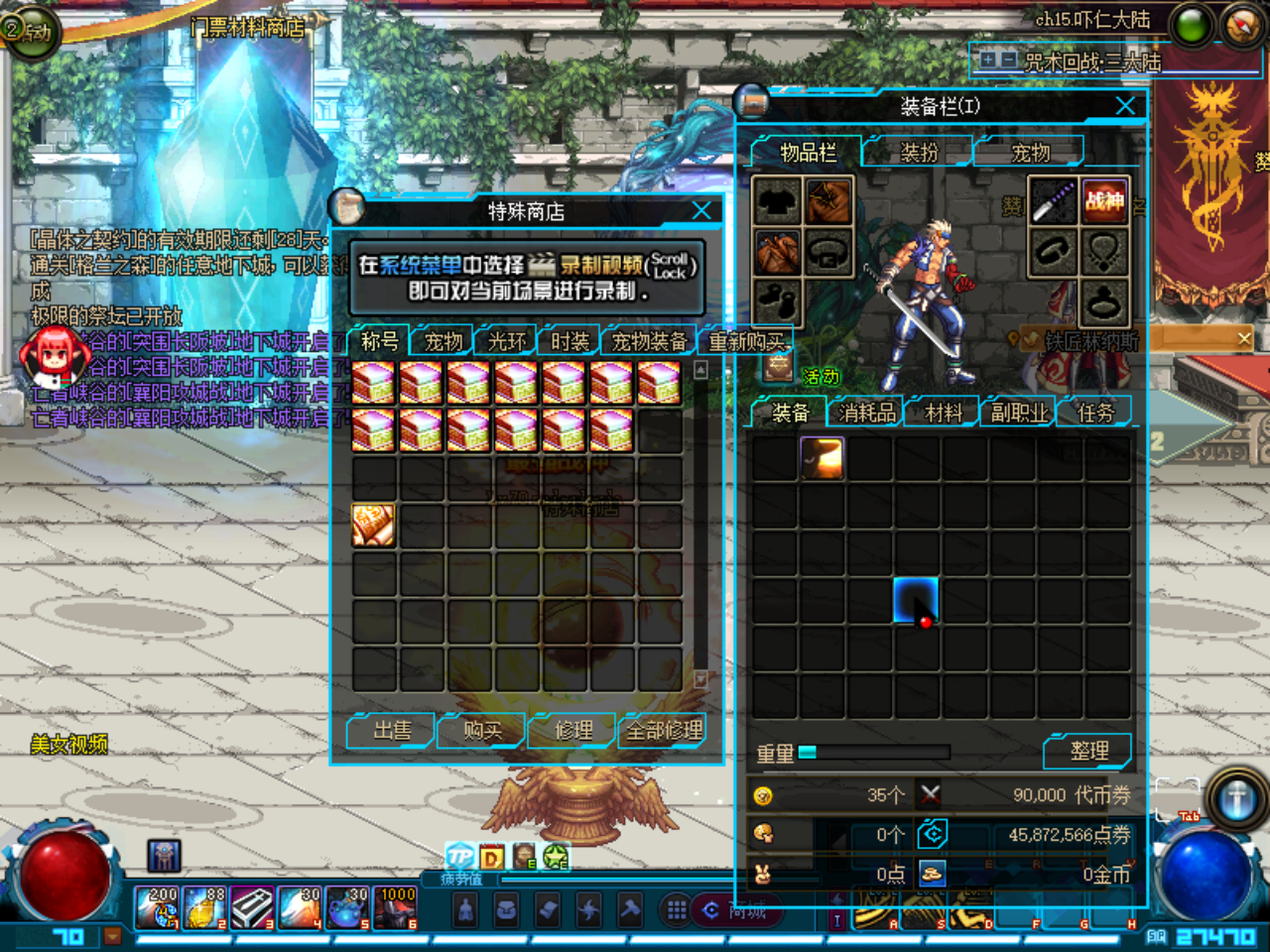
Task: Open the channel dropdown arrow next to level 70
Action: pos(112,934)
